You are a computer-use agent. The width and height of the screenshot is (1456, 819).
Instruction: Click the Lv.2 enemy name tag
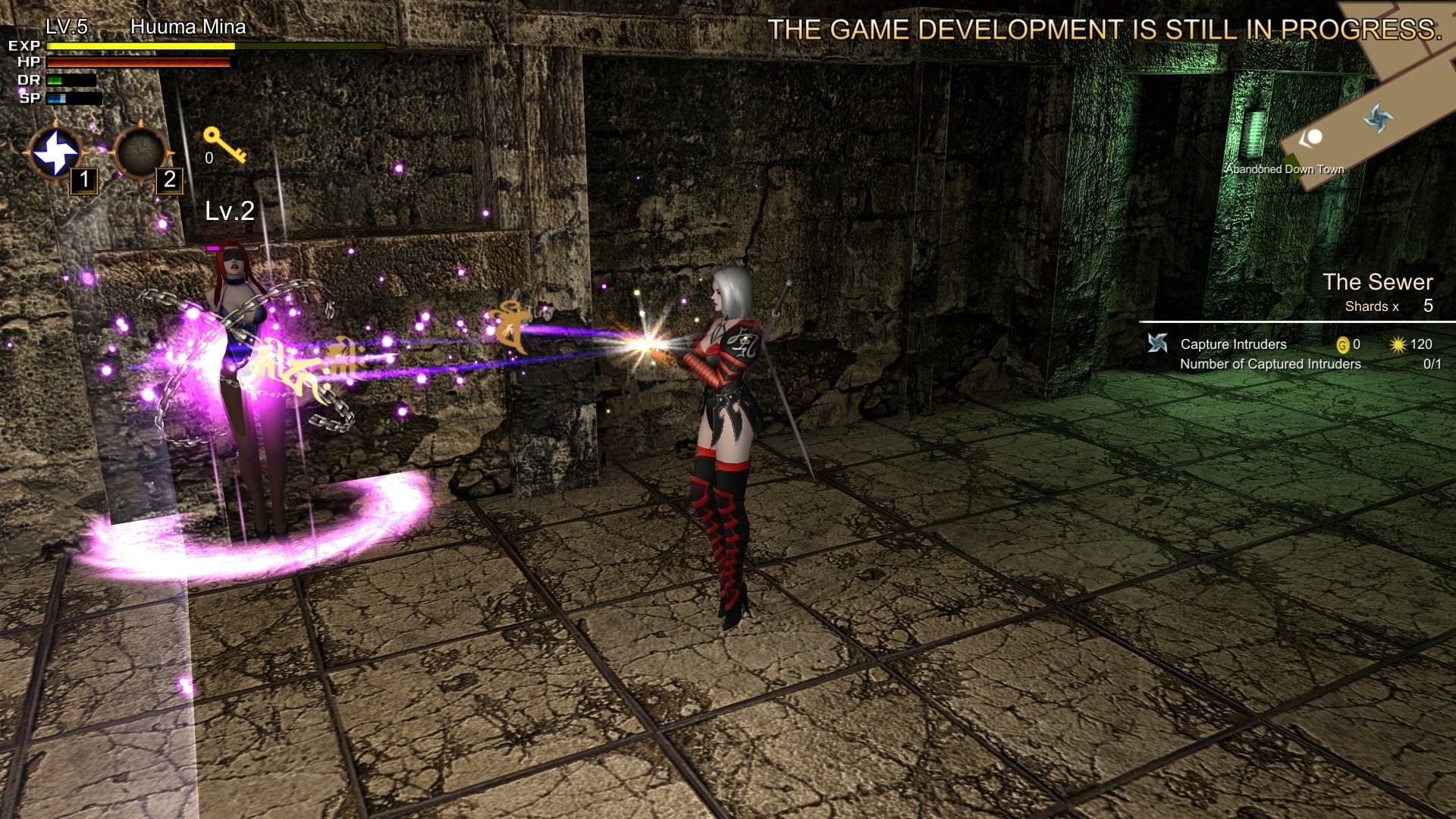pos(228,214)
